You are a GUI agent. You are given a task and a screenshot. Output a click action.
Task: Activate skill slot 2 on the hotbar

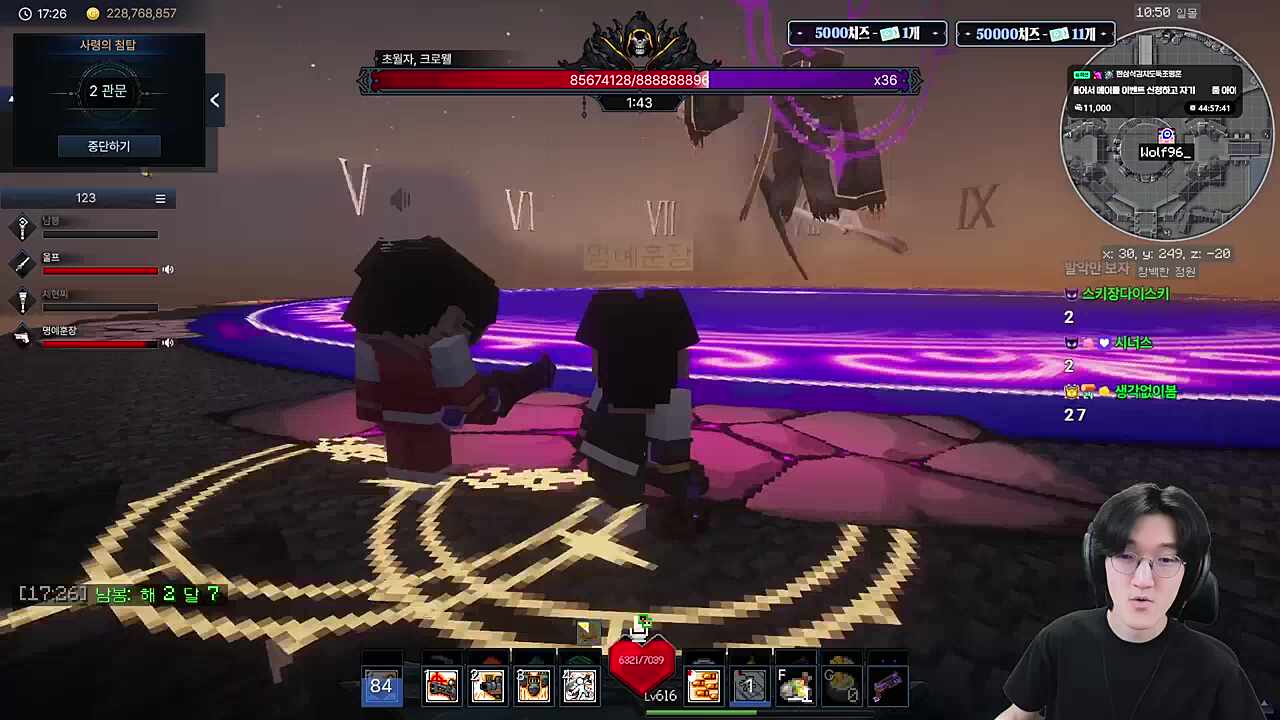coord(487,686)
